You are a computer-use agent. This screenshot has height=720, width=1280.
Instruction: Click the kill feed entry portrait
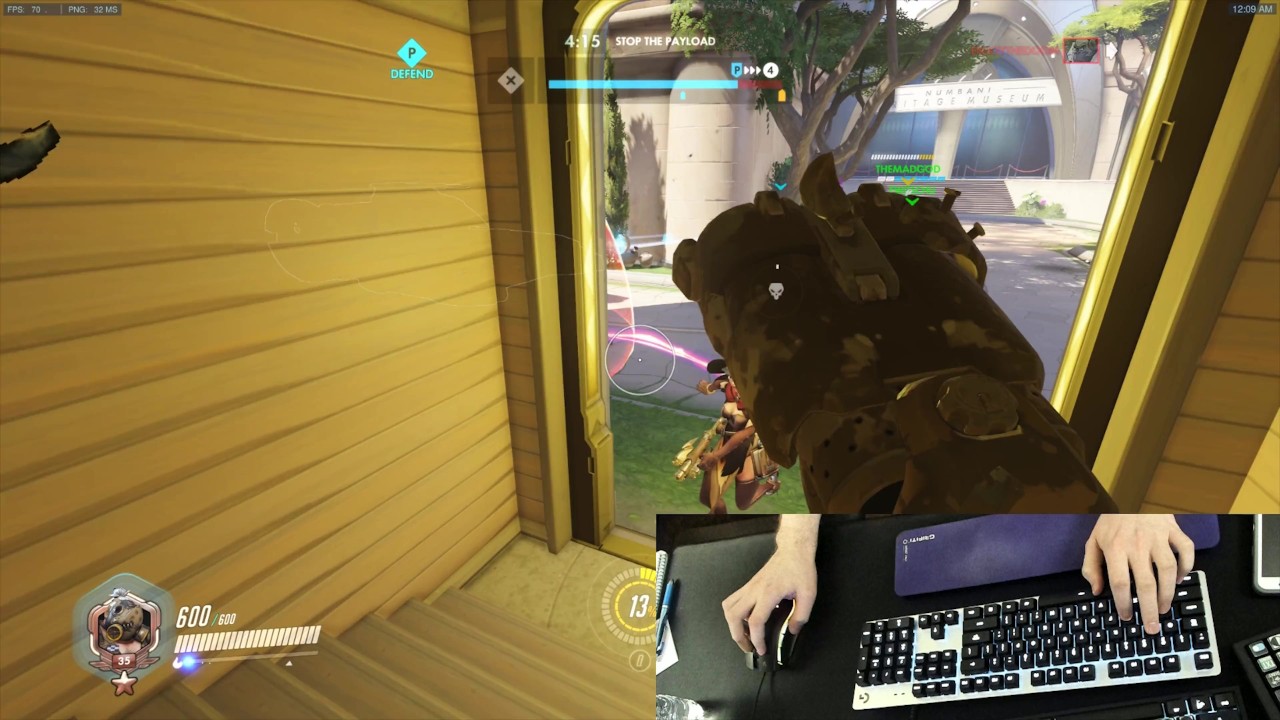click(x=1081, y=50)
